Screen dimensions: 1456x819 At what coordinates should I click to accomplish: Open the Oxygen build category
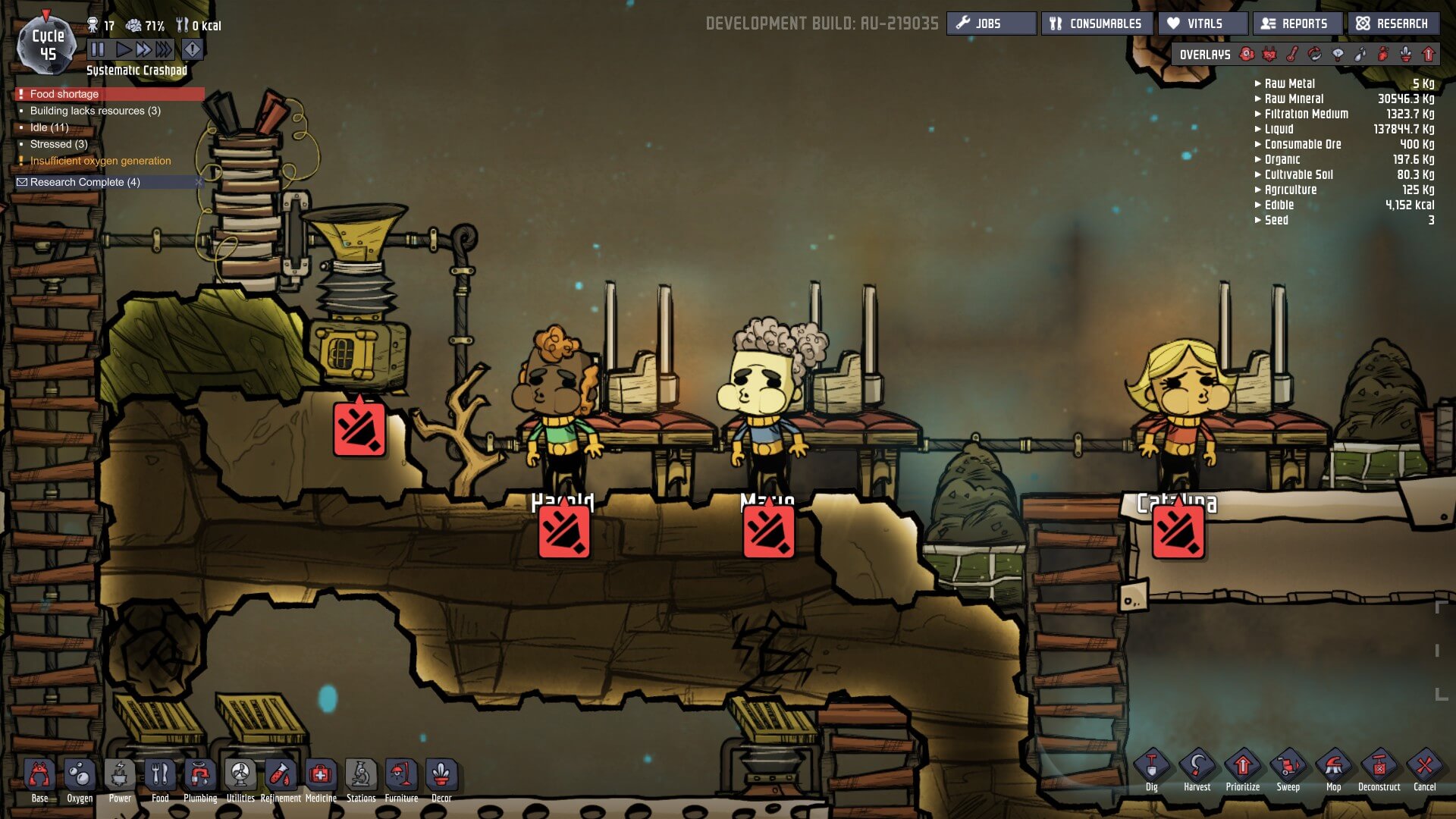80,777
